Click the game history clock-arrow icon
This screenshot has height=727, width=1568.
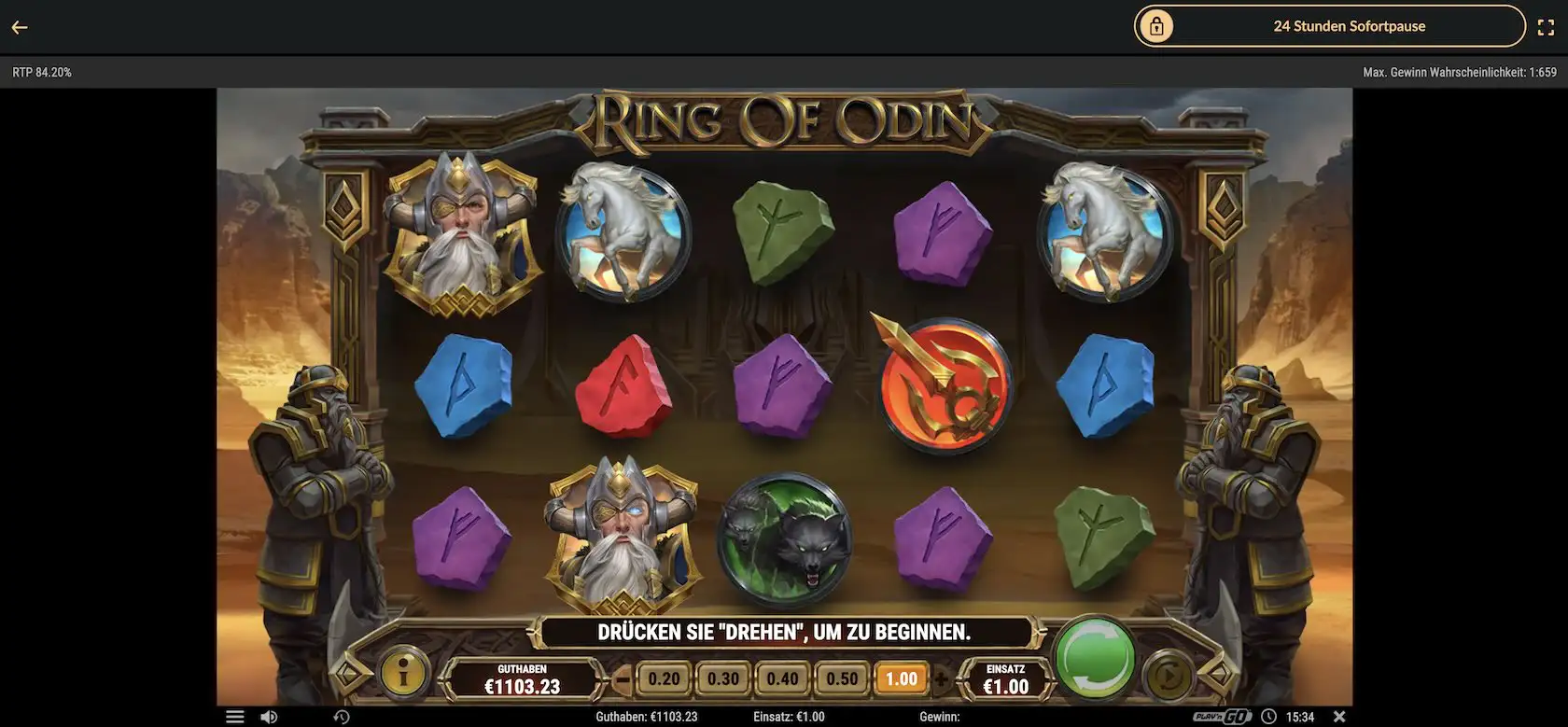point(342,717)
